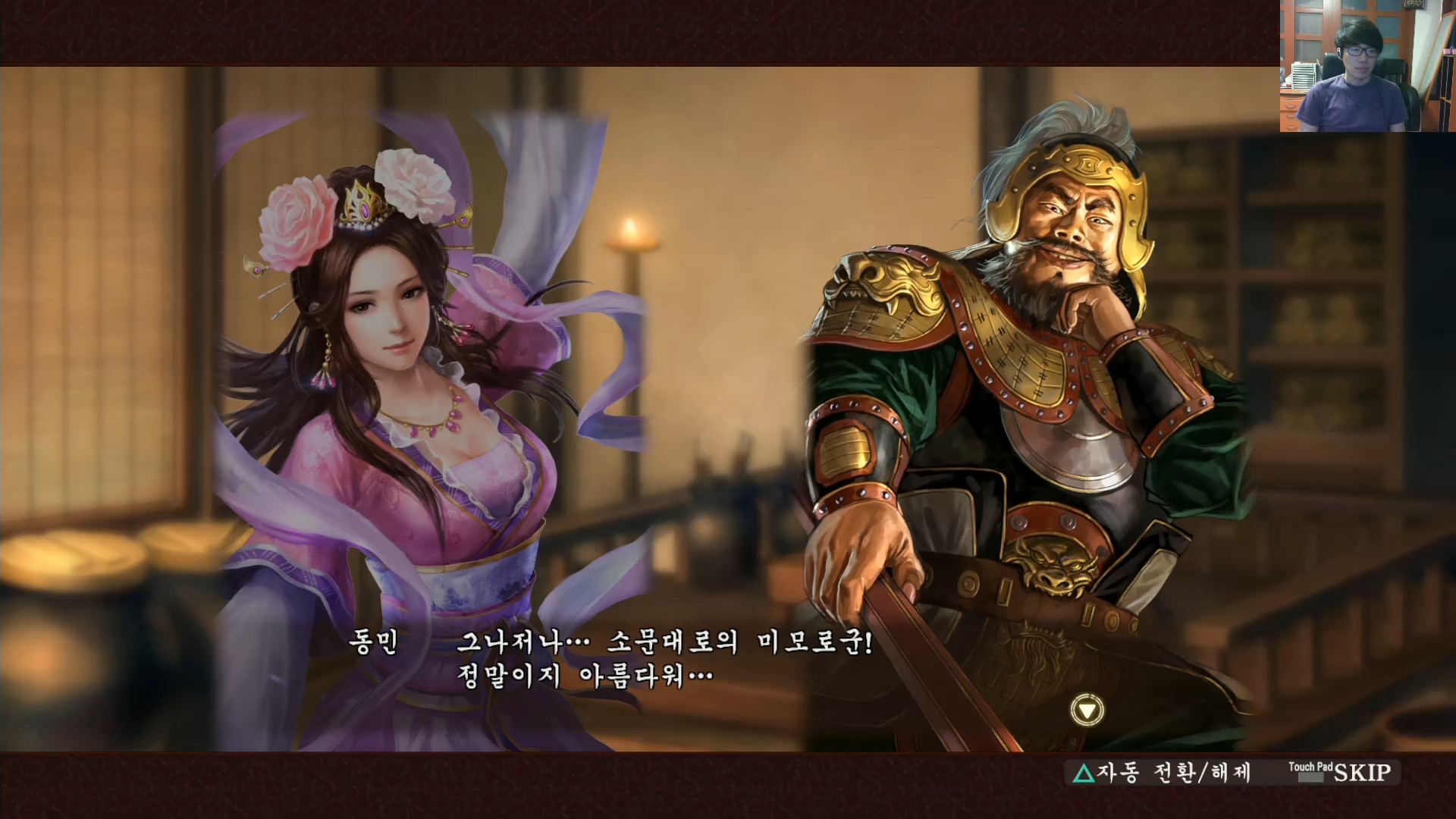
Task: Toggle the webcam overlay in the top-right corner
Action: pyautogui.click(x=1365, y=64)
